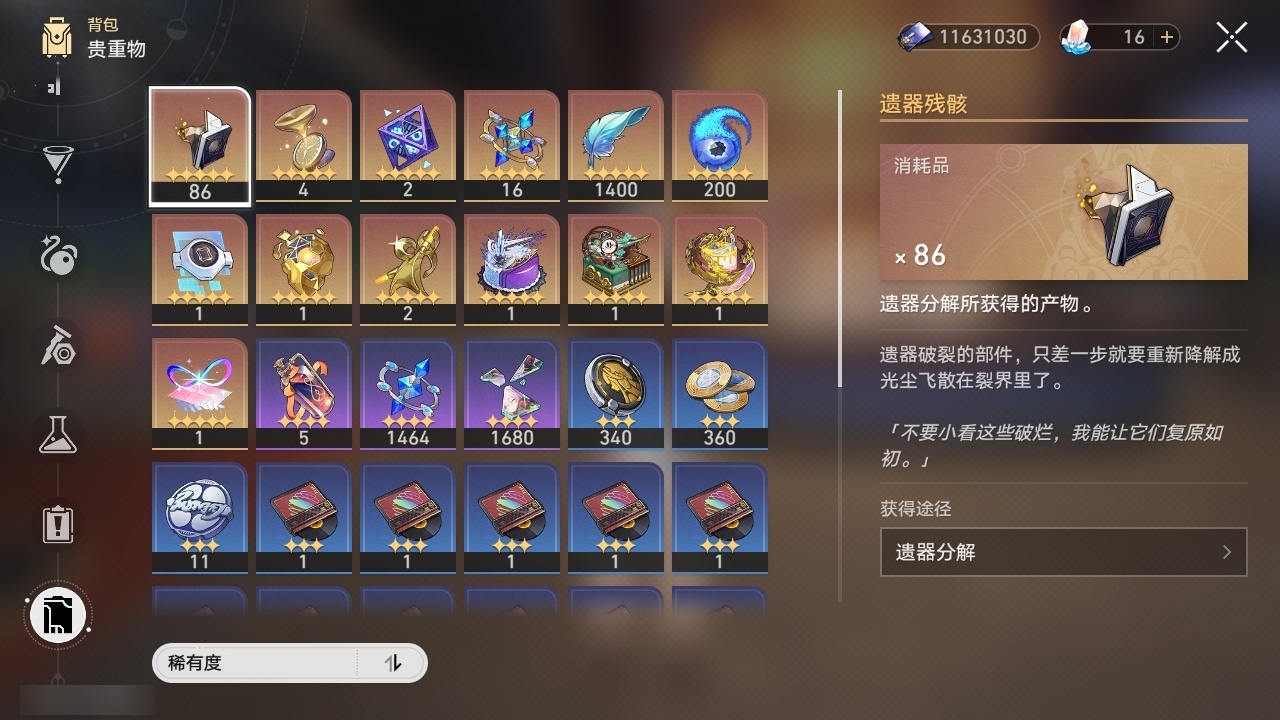This screenshot has height=720, width=1280.
Task: Select the flask consumables category icon
Action: (57, 434)
